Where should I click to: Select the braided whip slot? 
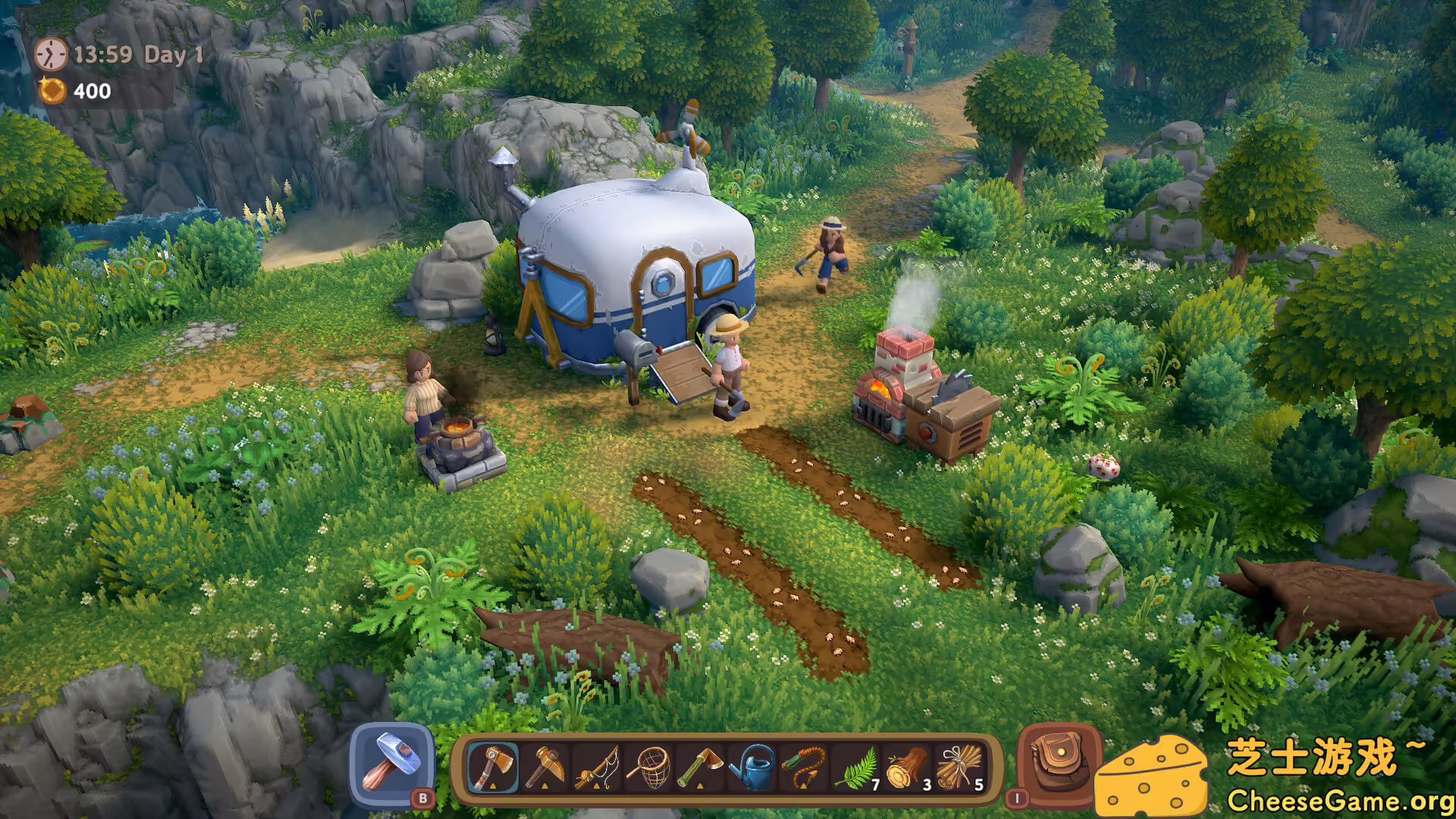(804, 767)
